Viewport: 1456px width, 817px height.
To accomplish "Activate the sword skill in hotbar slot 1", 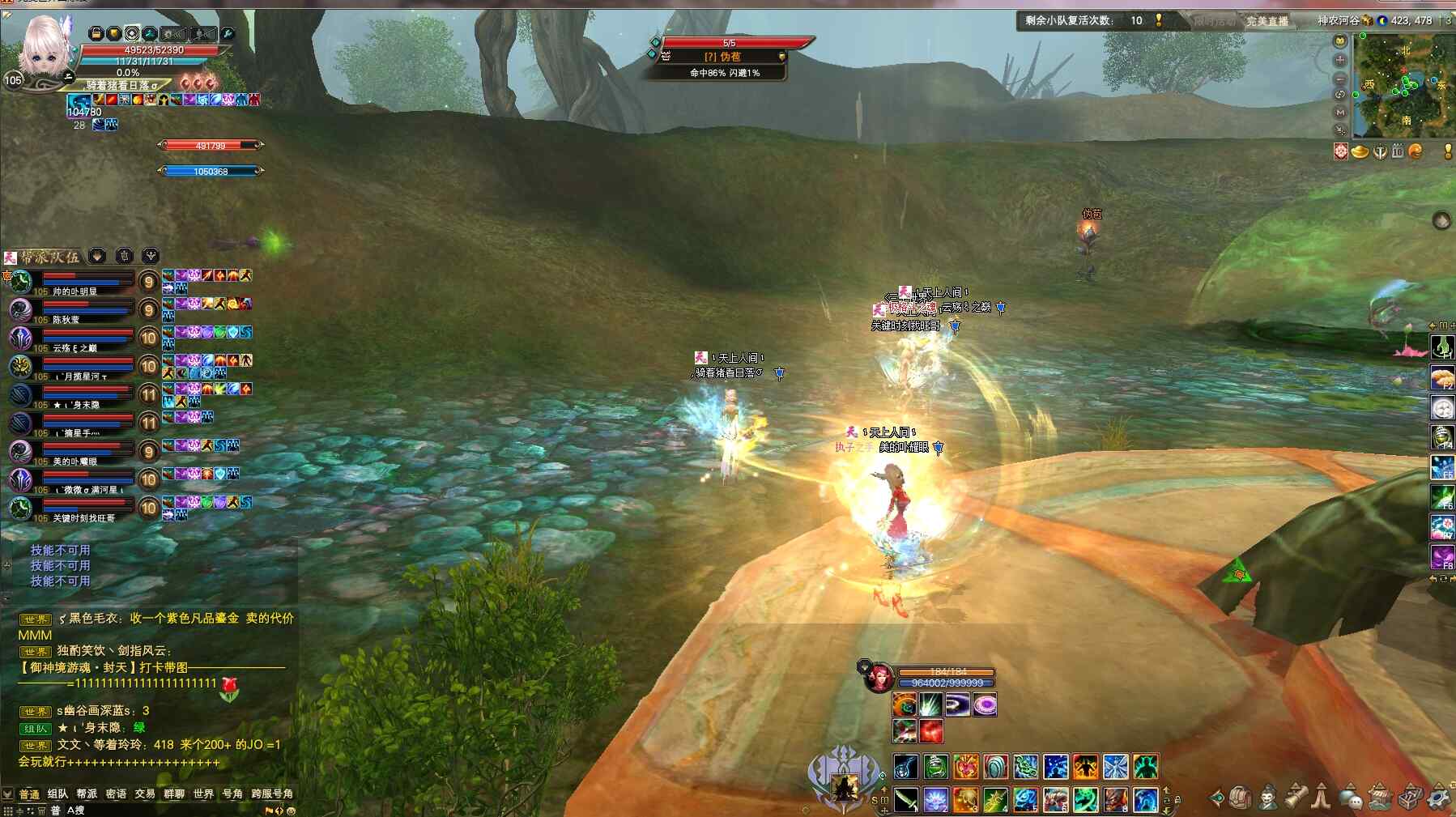I will tap(906, 800).
